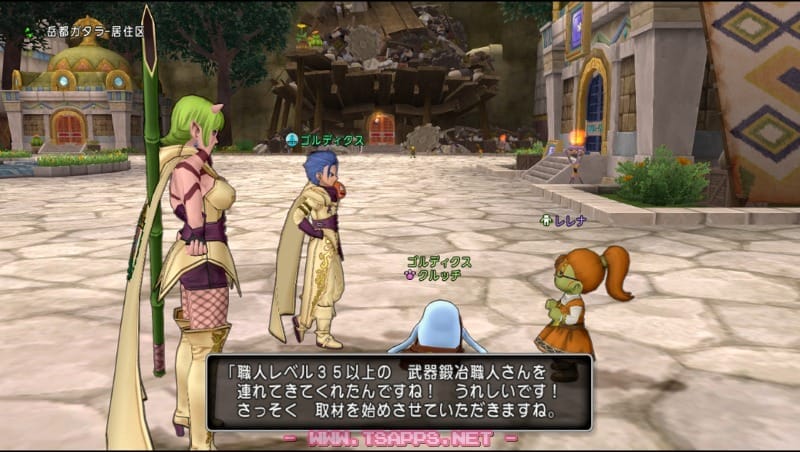Advance the blacksmith interview dialogue box

pyautogui.click(x=399, y=392)
